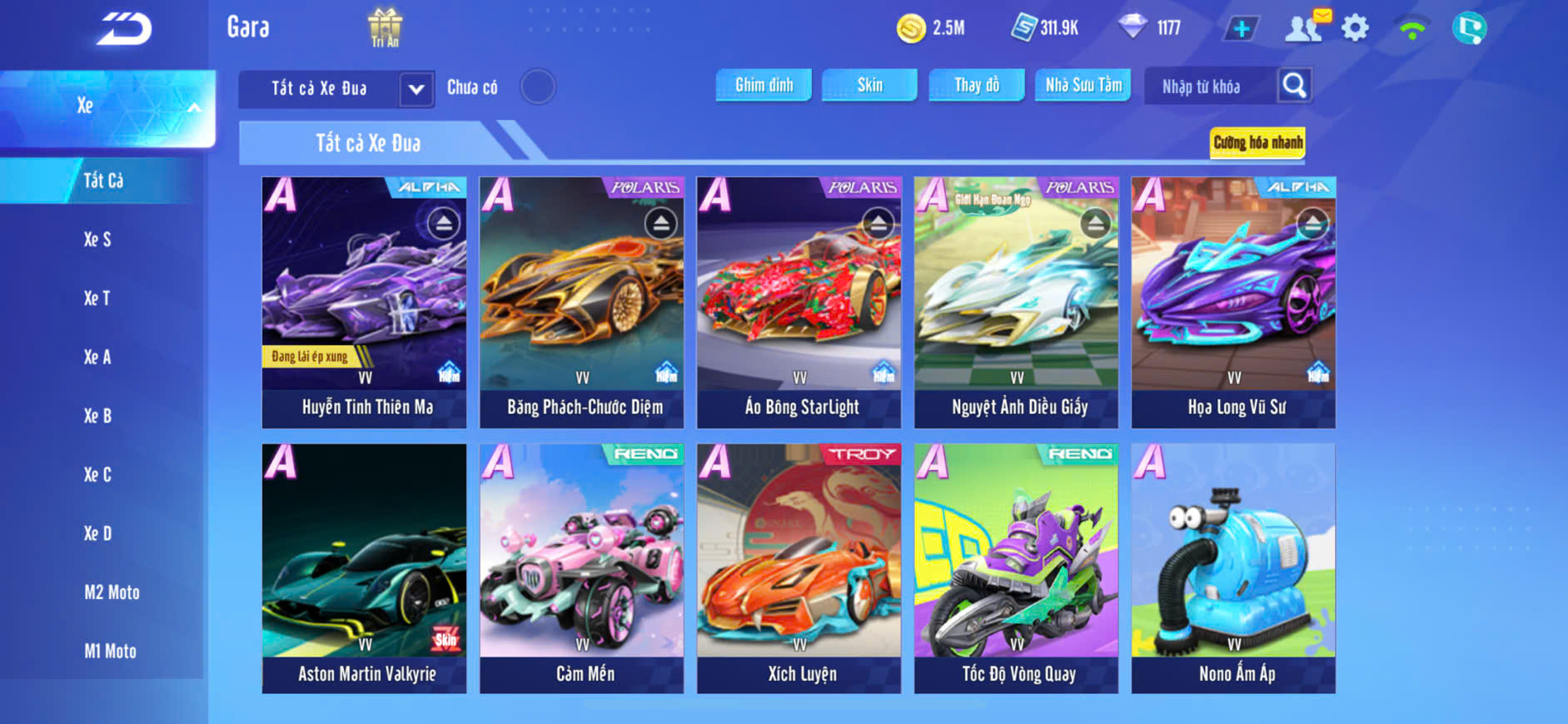The height and width of the screenshot is (724, 1568).
Task: Activate Cường hóa nhanh
Action: (1257, 142)
